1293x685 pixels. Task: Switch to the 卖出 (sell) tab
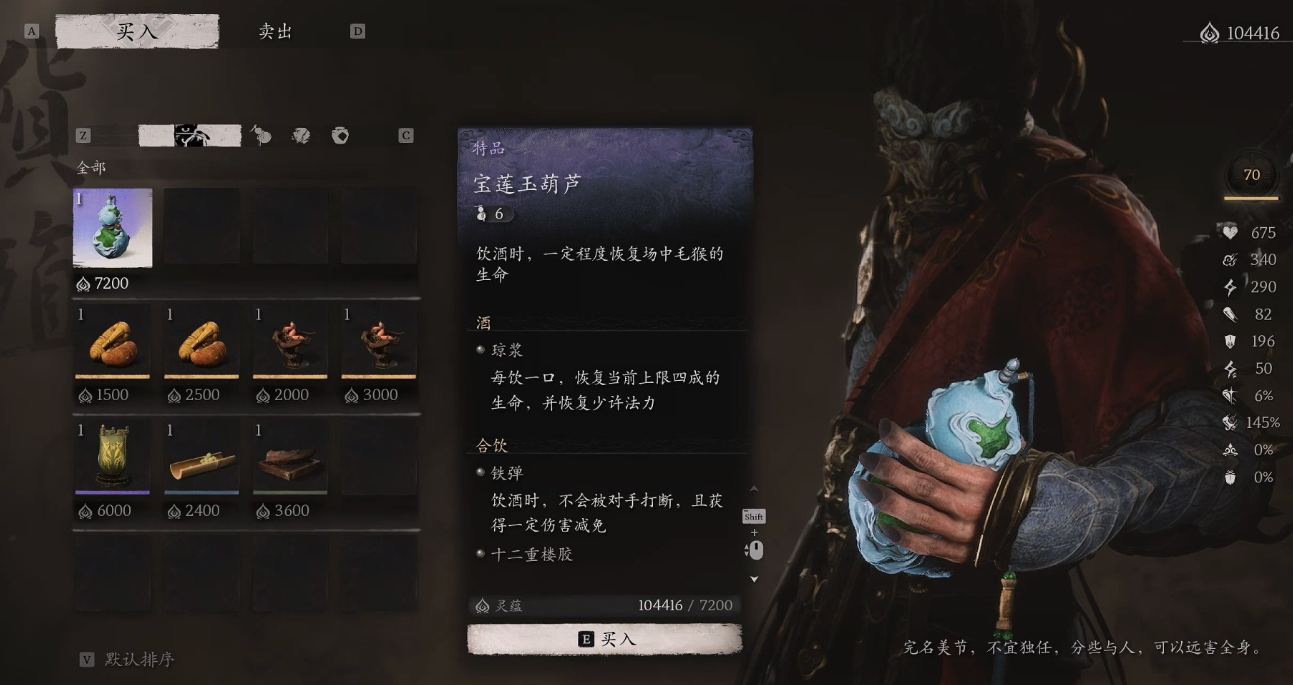[x=275, y=32]
